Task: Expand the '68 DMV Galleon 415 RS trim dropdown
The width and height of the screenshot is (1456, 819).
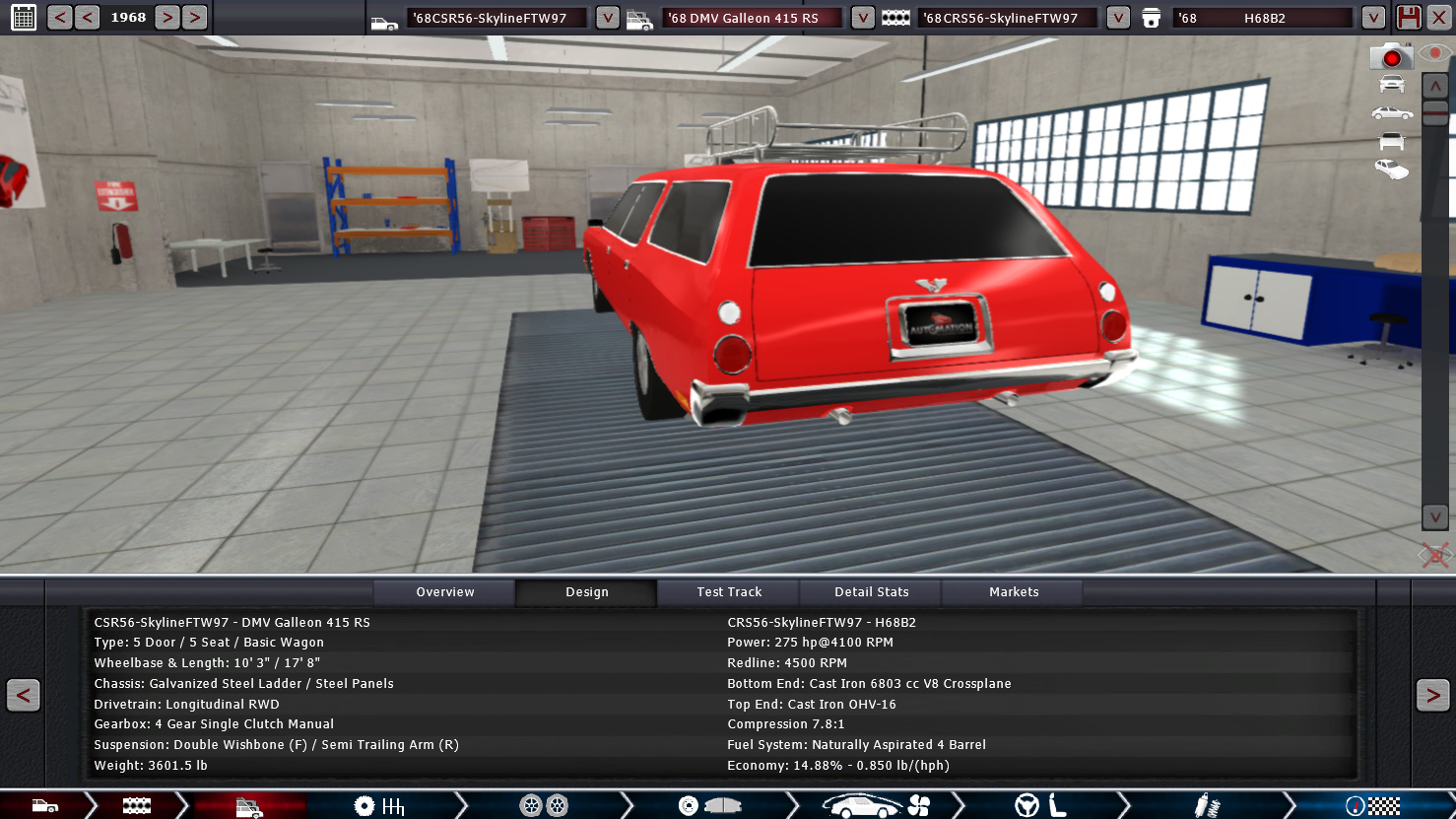Action: click(x=862, y=18)
